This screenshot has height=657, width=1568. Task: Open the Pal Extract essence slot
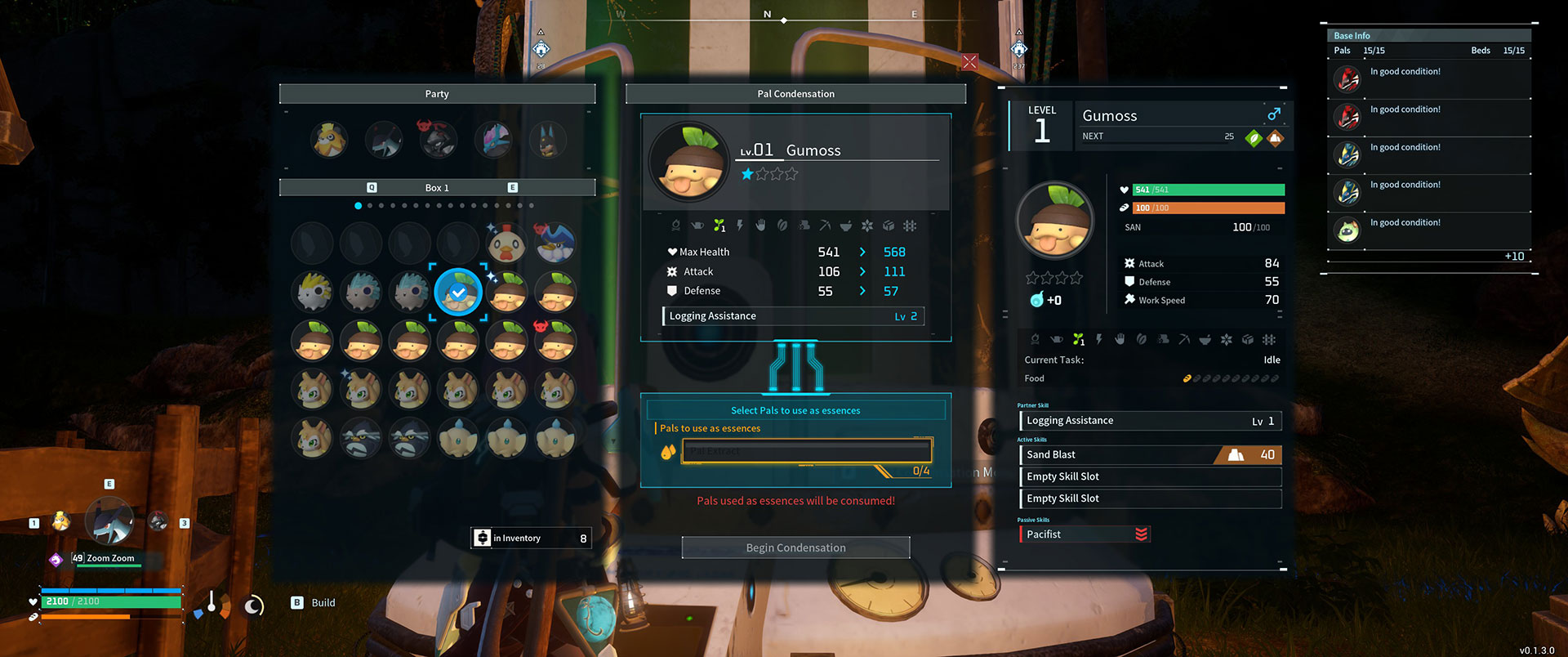[x=806, y=451]
